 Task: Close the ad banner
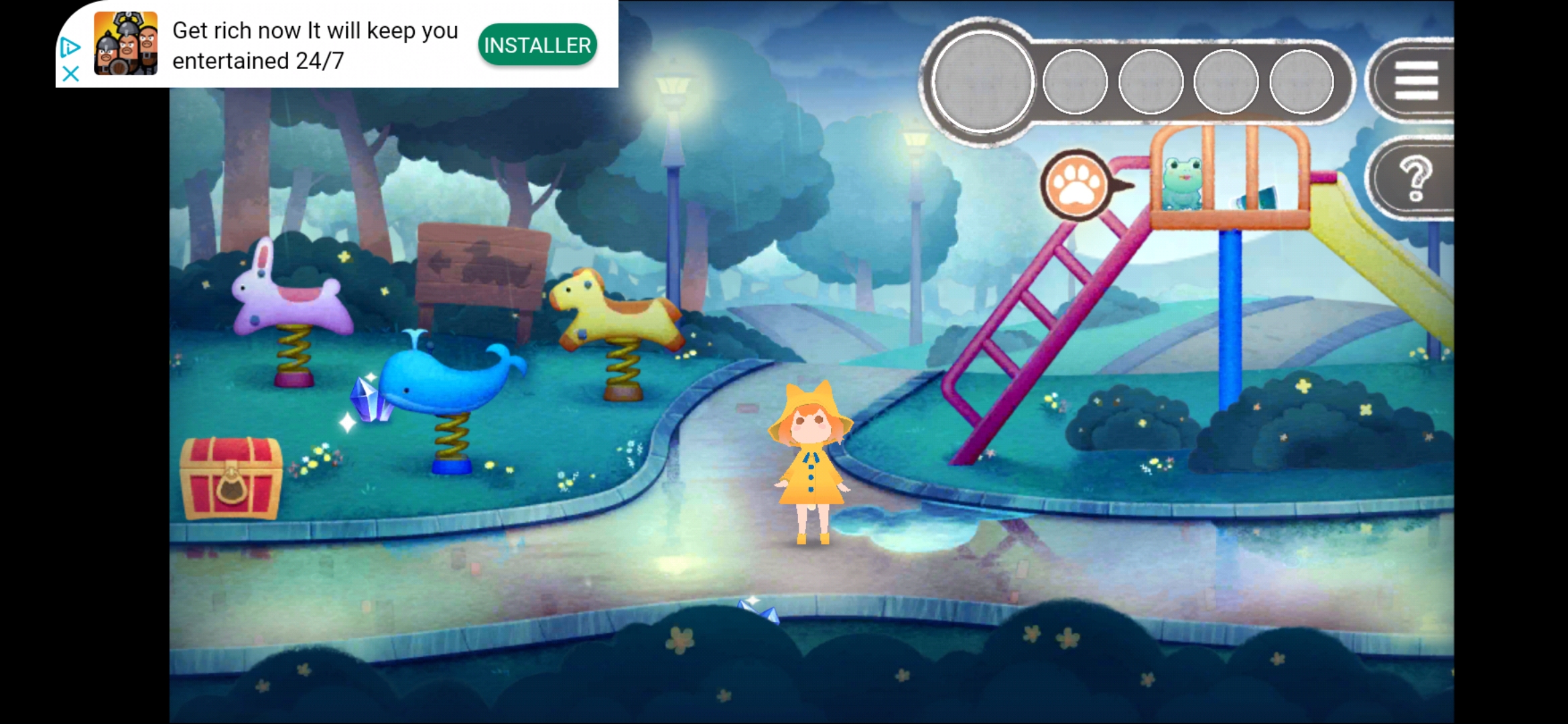pyautogui.click(x=70, y=73)
